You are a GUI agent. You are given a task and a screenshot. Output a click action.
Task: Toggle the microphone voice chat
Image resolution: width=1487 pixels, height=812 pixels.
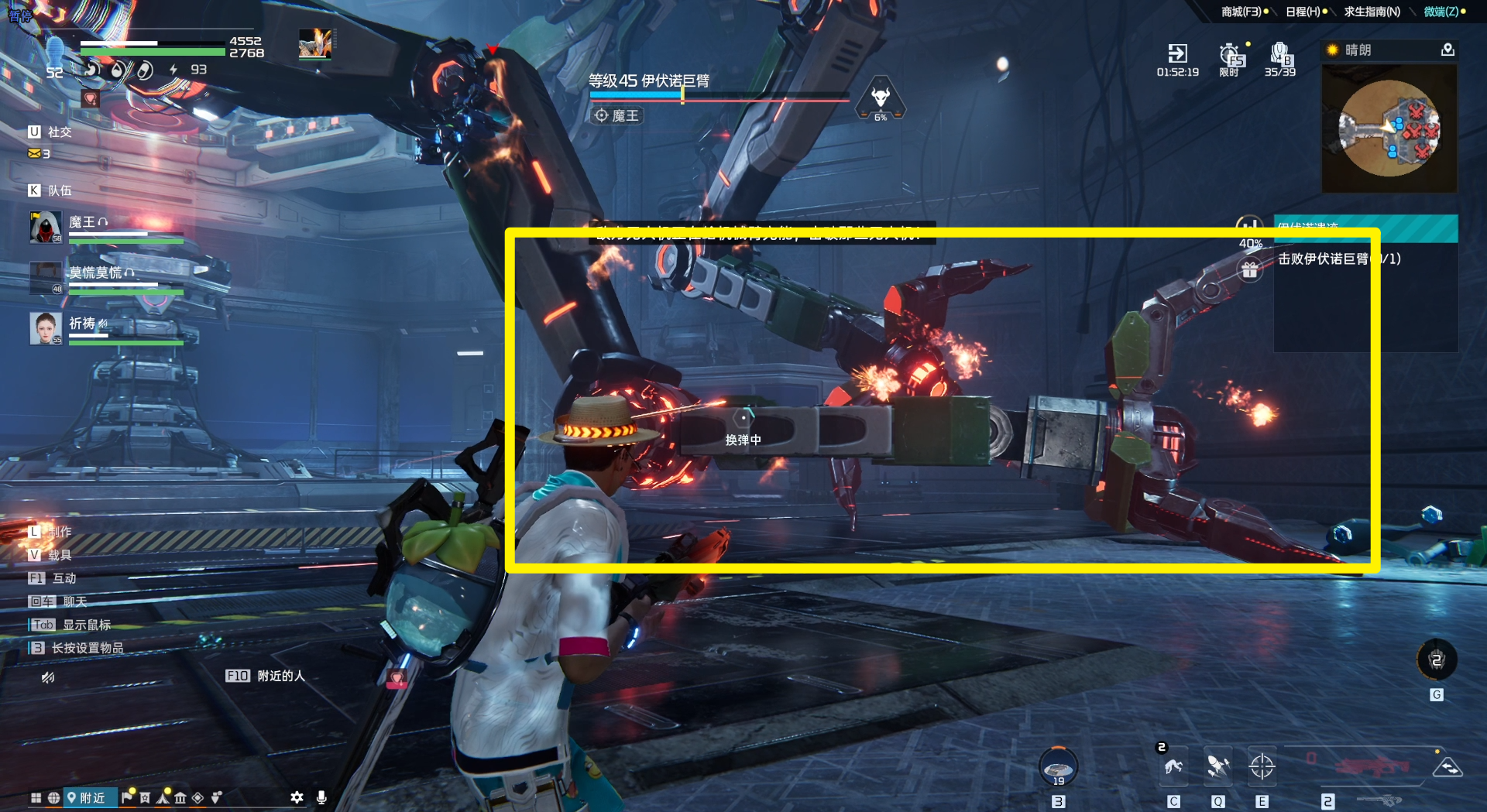tap(321, 797)
